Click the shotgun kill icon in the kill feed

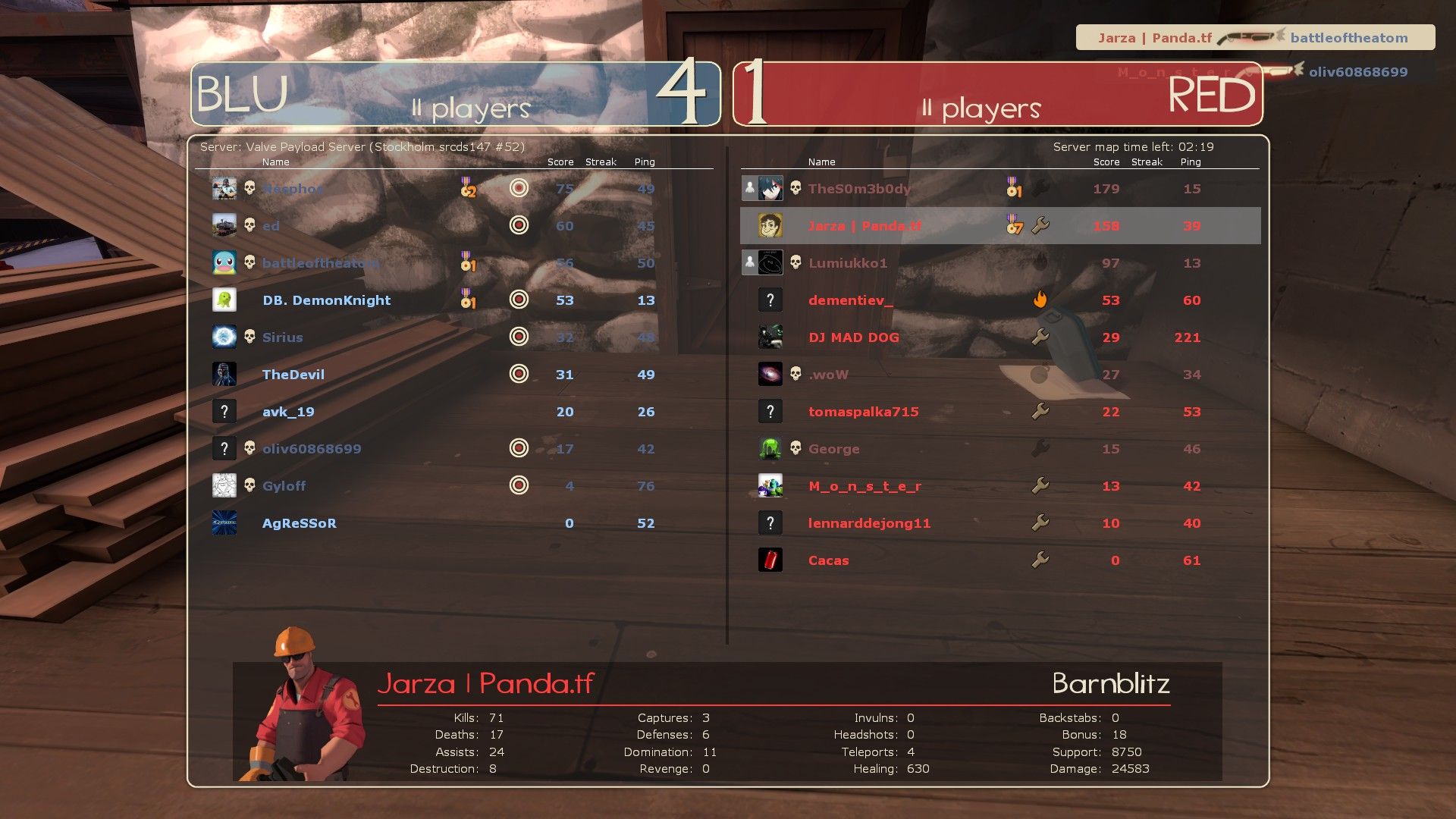1247,35
